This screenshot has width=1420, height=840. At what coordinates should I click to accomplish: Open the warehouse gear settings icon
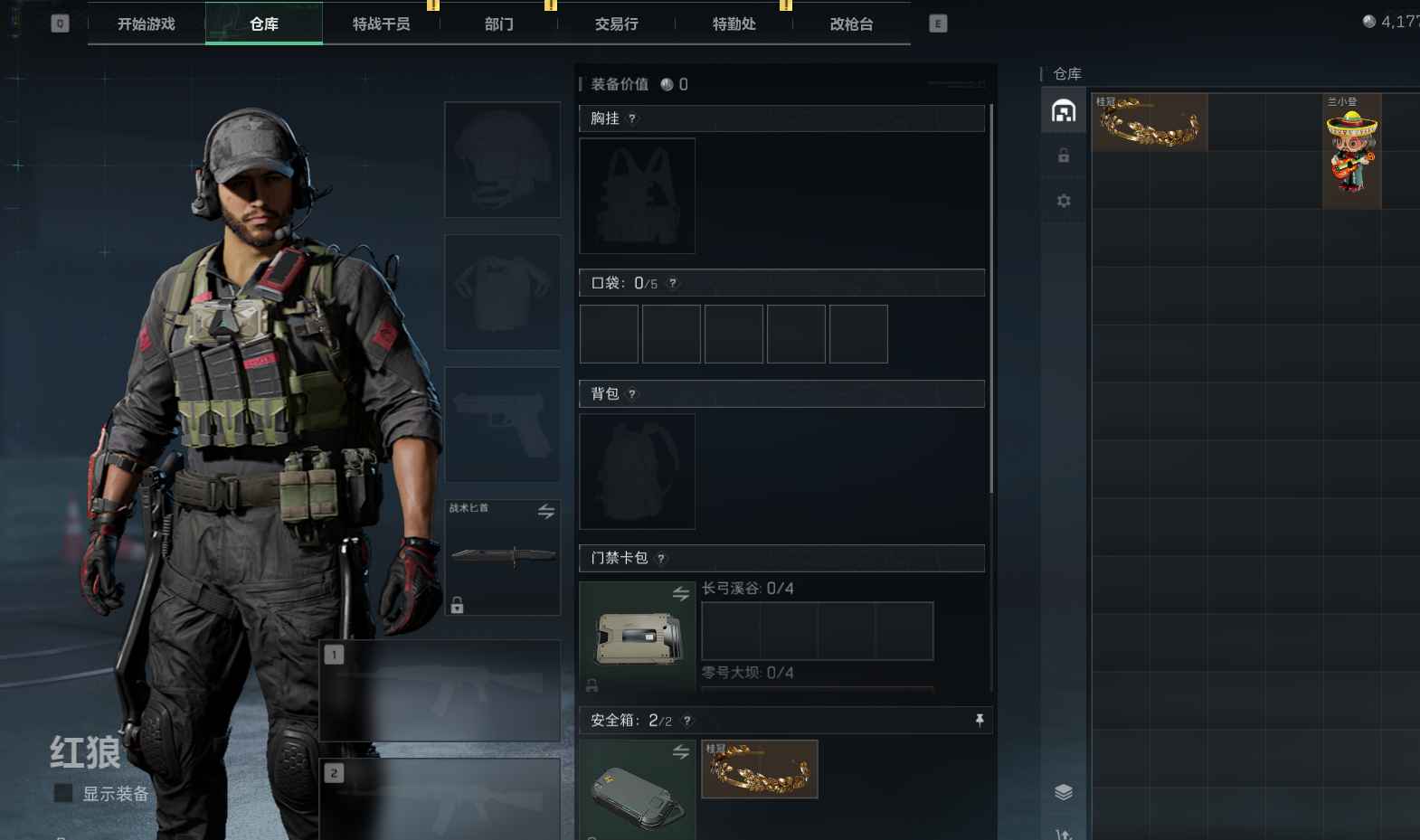coord(1064,201)
